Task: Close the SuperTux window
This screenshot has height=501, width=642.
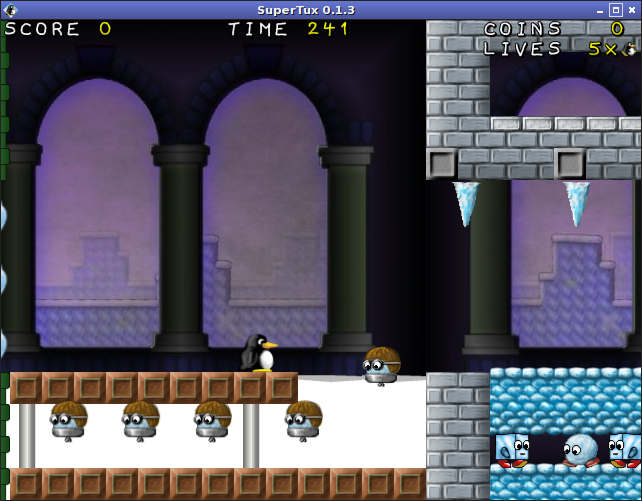Action: (x=631, y=10)
